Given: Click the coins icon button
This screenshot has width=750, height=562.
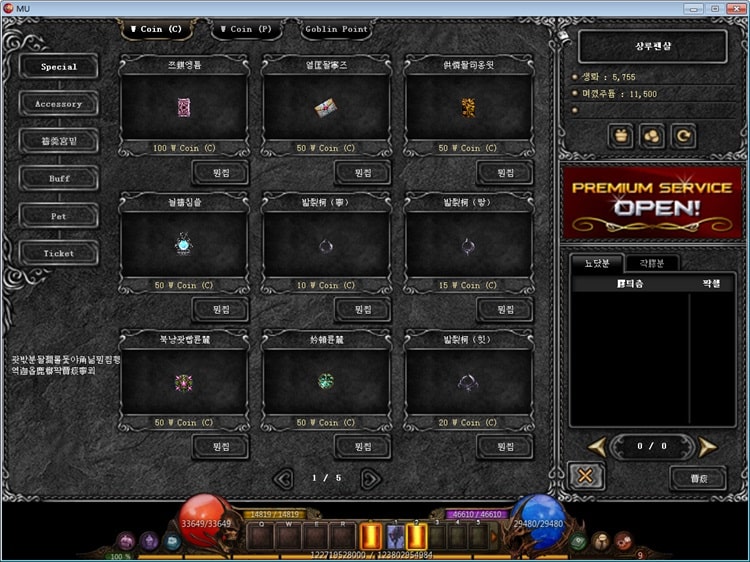Looking at the screenshot, I should click(651, 133).
